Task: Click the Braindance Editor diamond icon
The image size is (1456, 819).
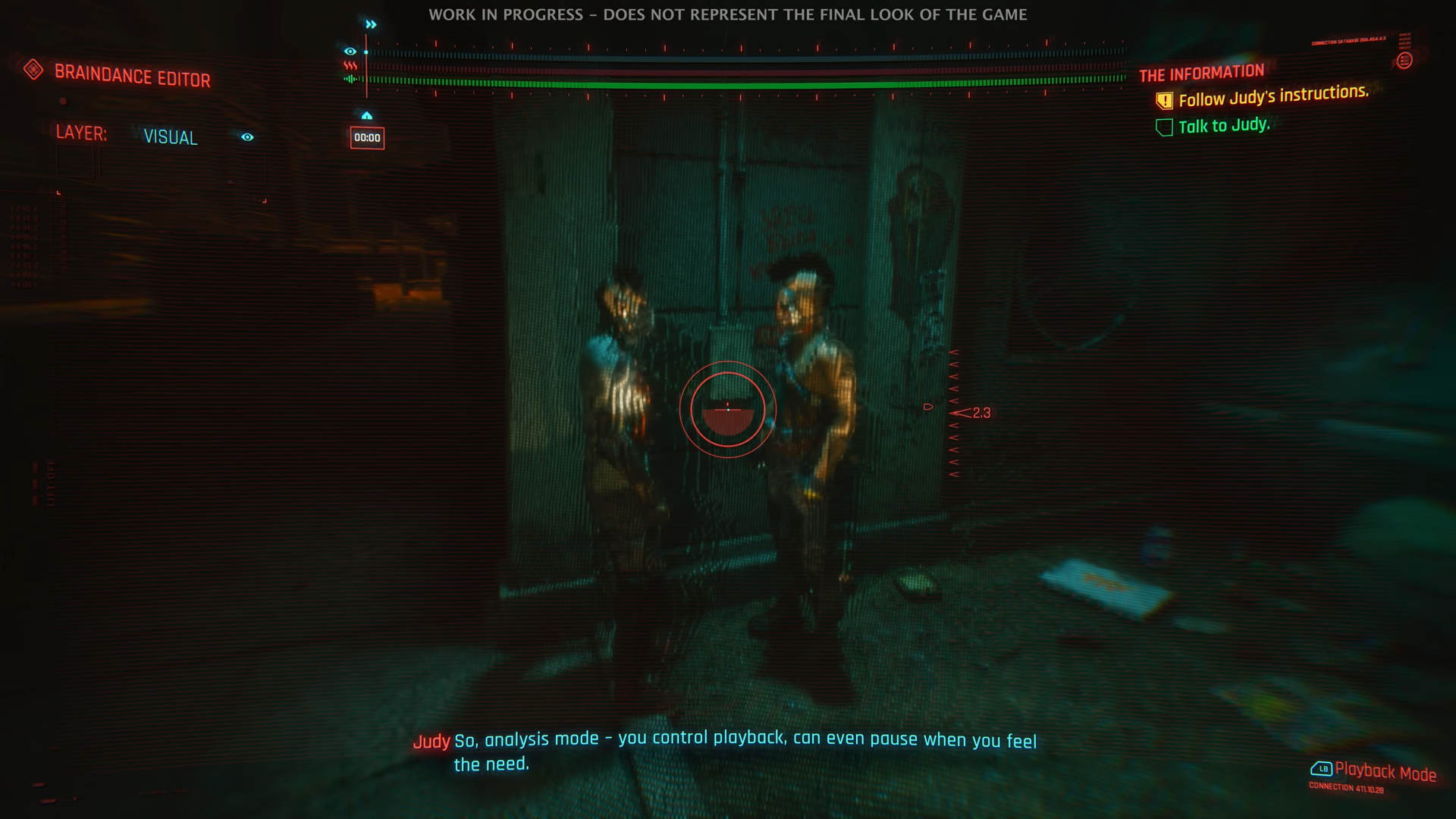Action: 32,69
